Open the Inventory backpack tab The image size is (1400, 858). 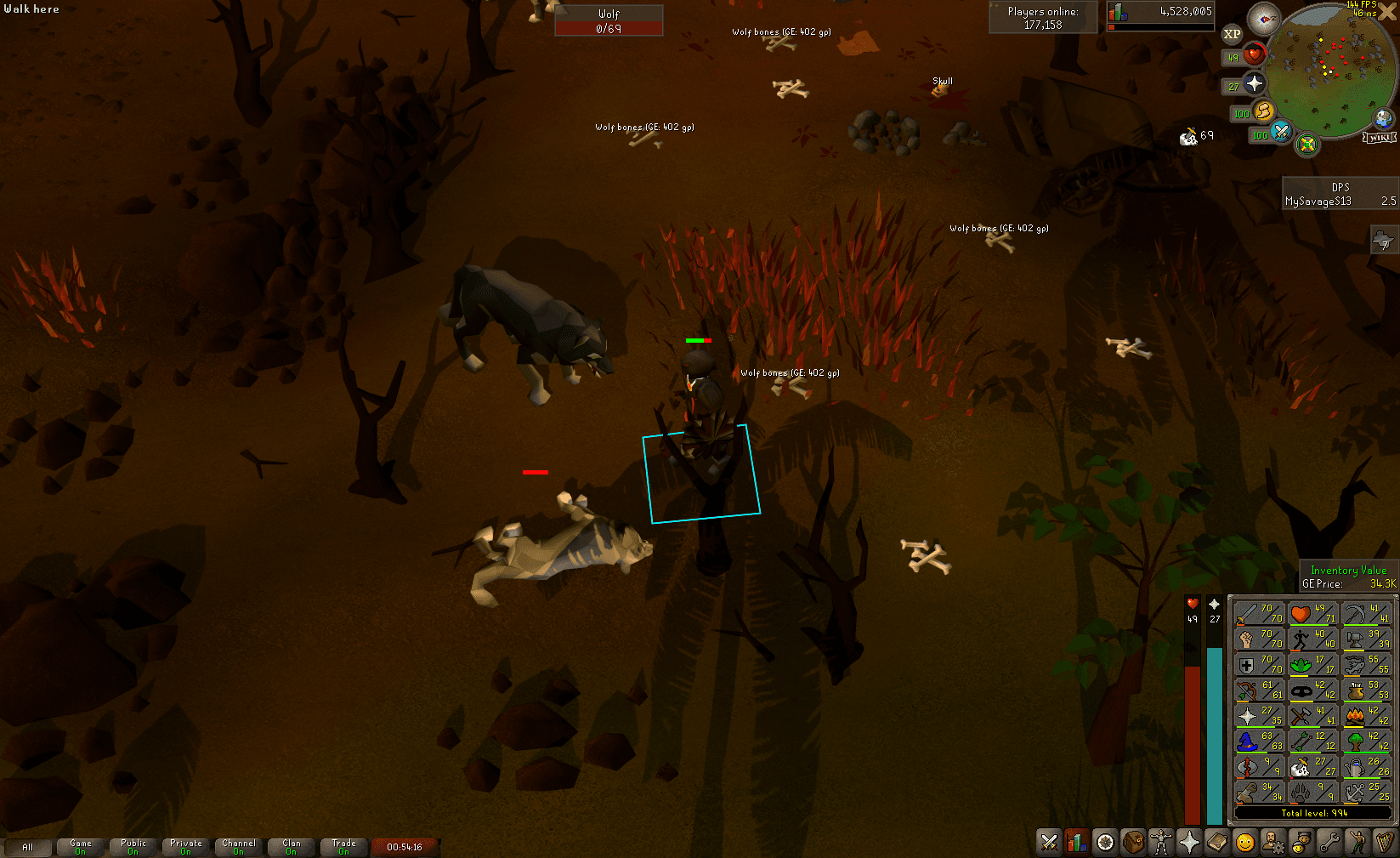(x=1132, y=842)
